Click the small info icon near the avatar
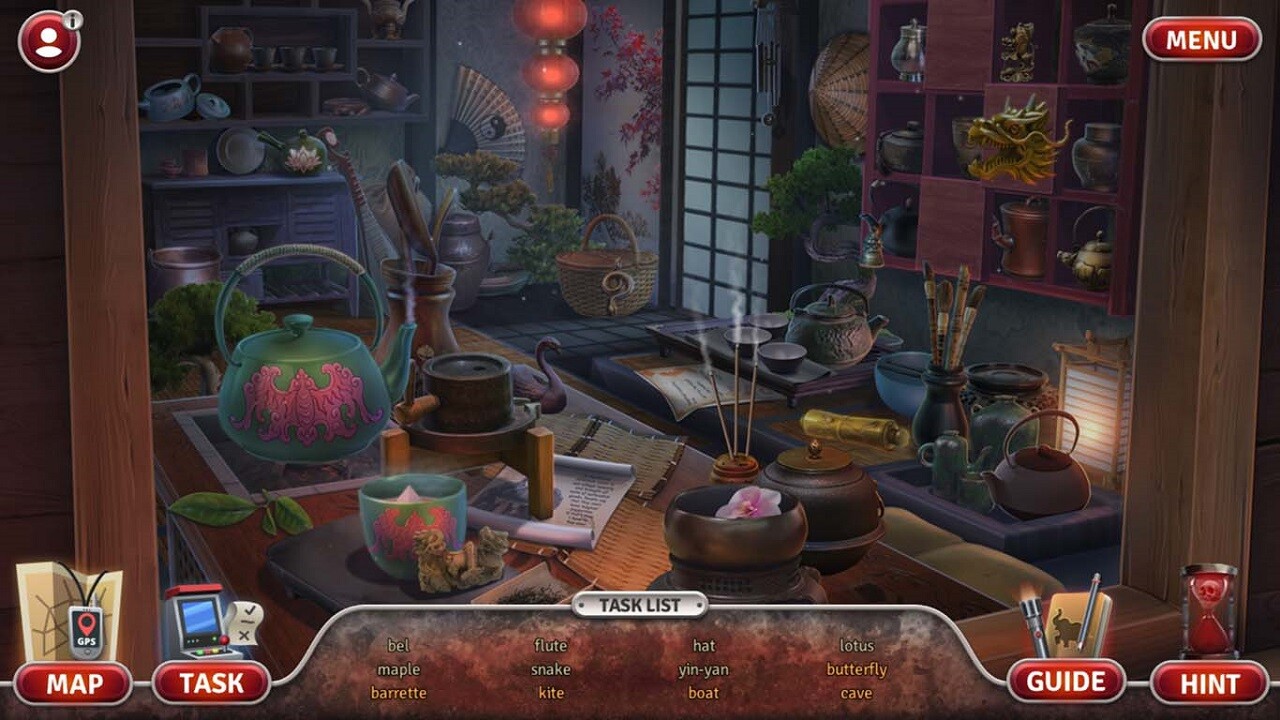 pyautogui.click(x=74, y=18)
